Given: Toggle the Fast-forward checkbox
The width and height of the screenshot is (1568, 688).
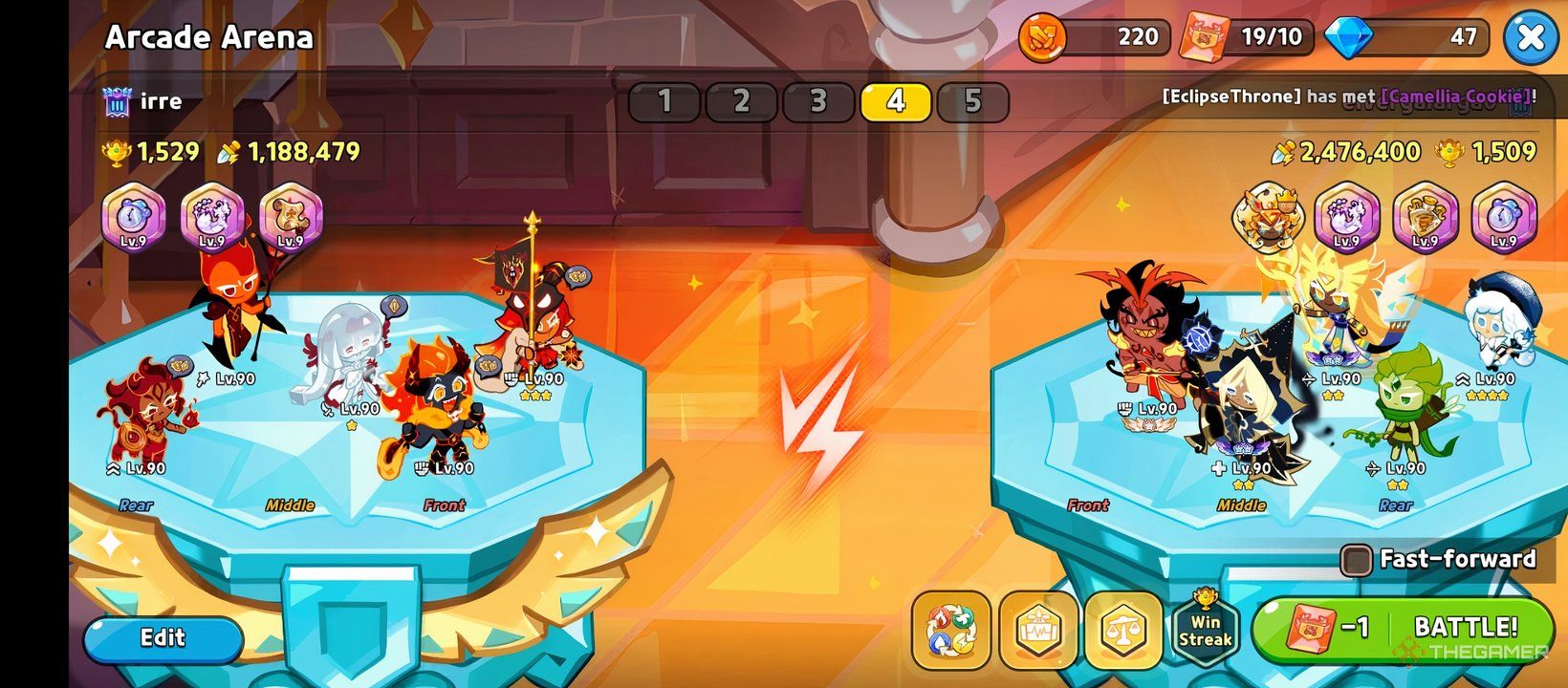Looking at the screenshot, I should pyautogui.click(x=1355, y=560).
